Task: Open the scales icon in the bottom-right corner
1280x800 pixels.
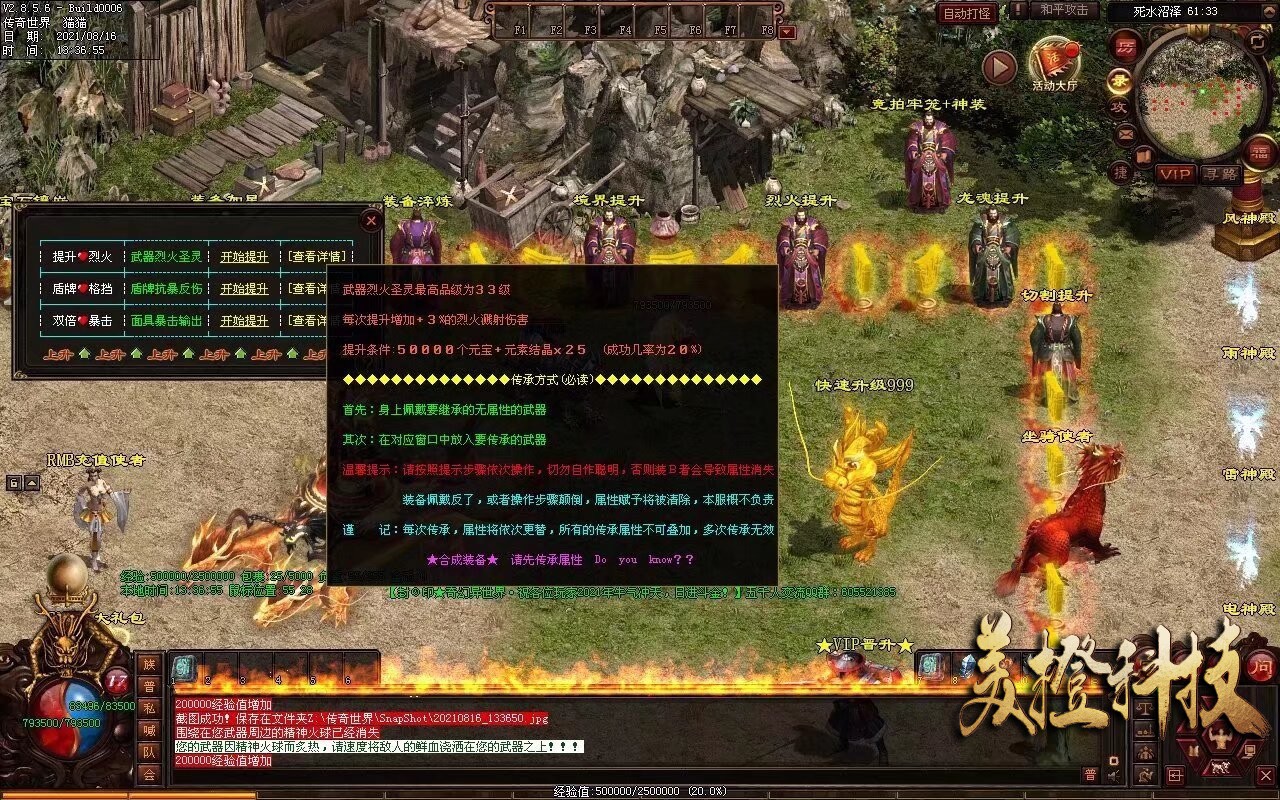Action: click(1144, 709)
